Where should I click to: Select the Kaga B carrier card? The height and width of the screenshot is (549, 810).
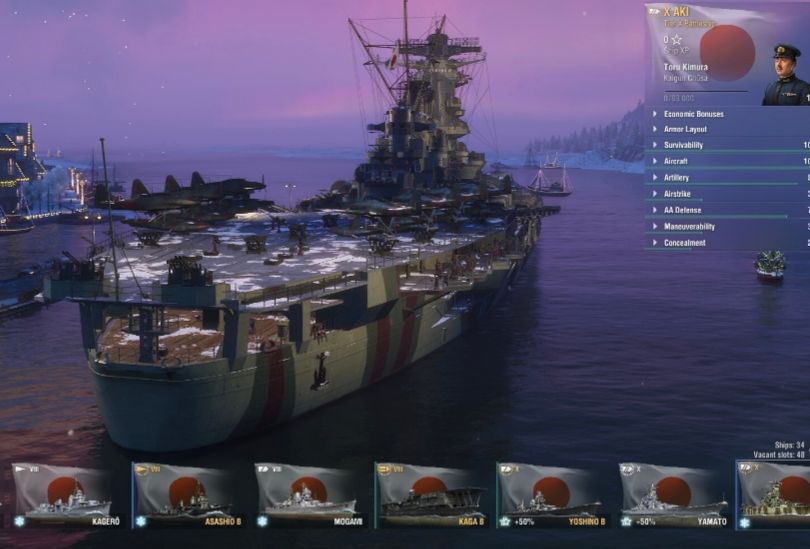click(428, 495)
